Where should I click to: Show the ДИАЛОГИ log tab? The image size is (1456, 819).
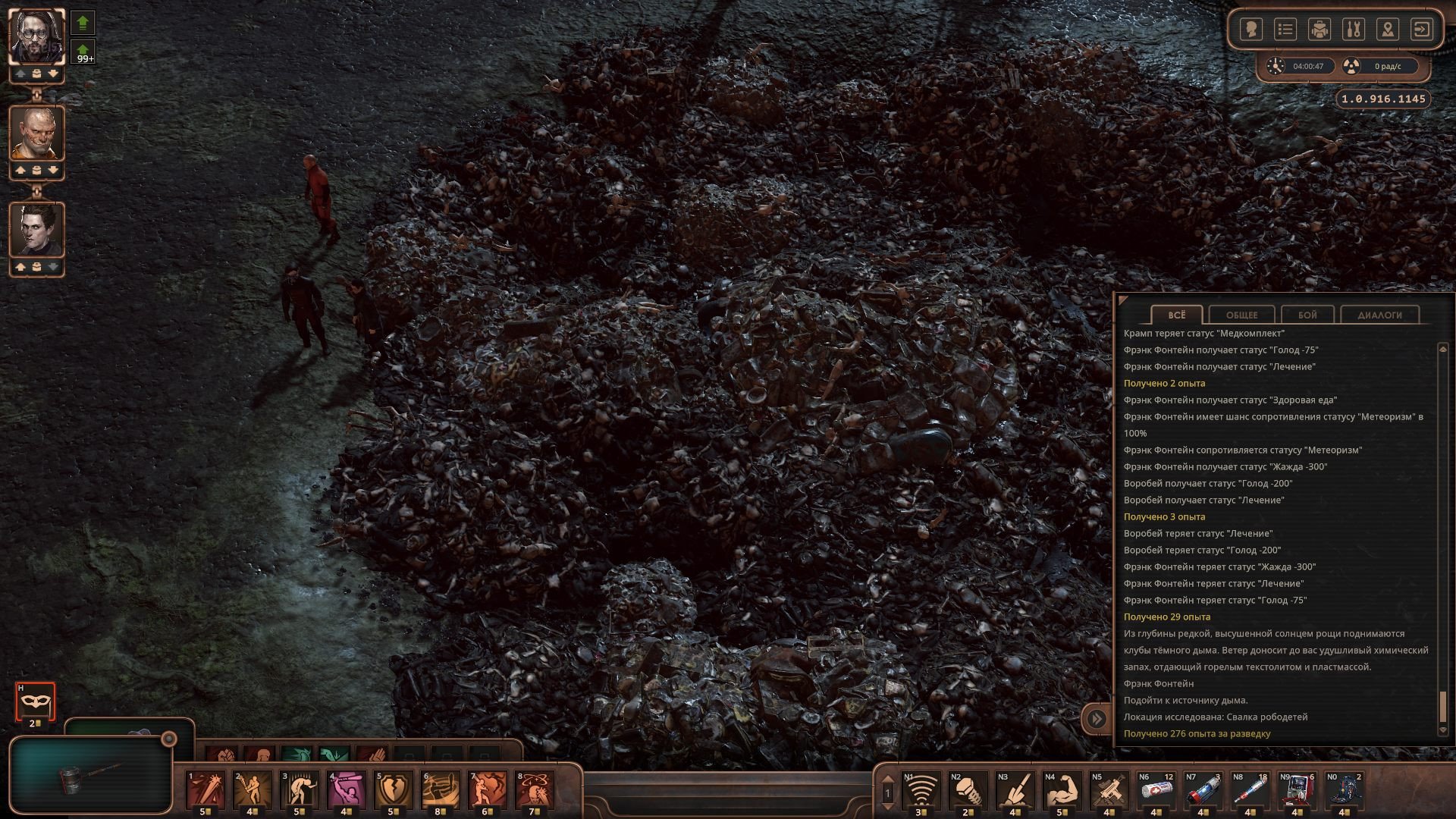click(1379, 315)
